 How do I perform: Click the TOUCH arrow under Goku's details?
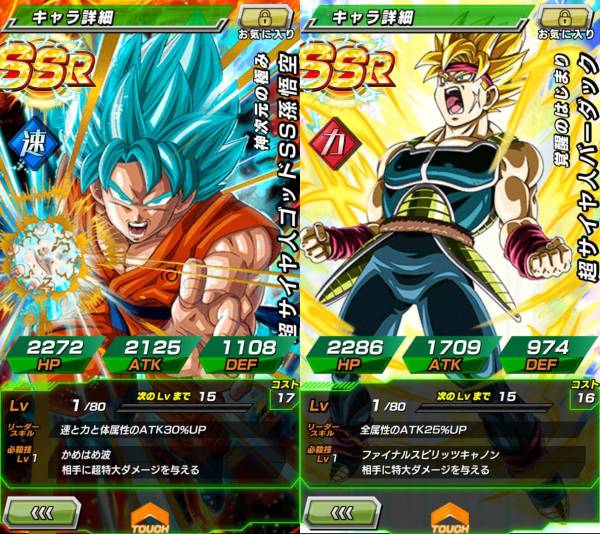tap(148, 513)
